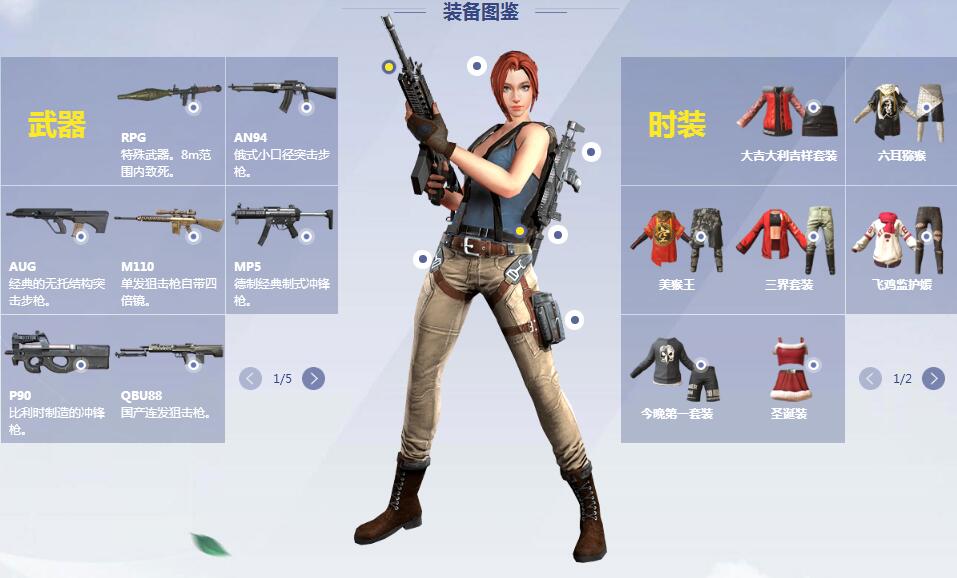
Task: Go to previous weapons page
Action: [x=250, y=378]
